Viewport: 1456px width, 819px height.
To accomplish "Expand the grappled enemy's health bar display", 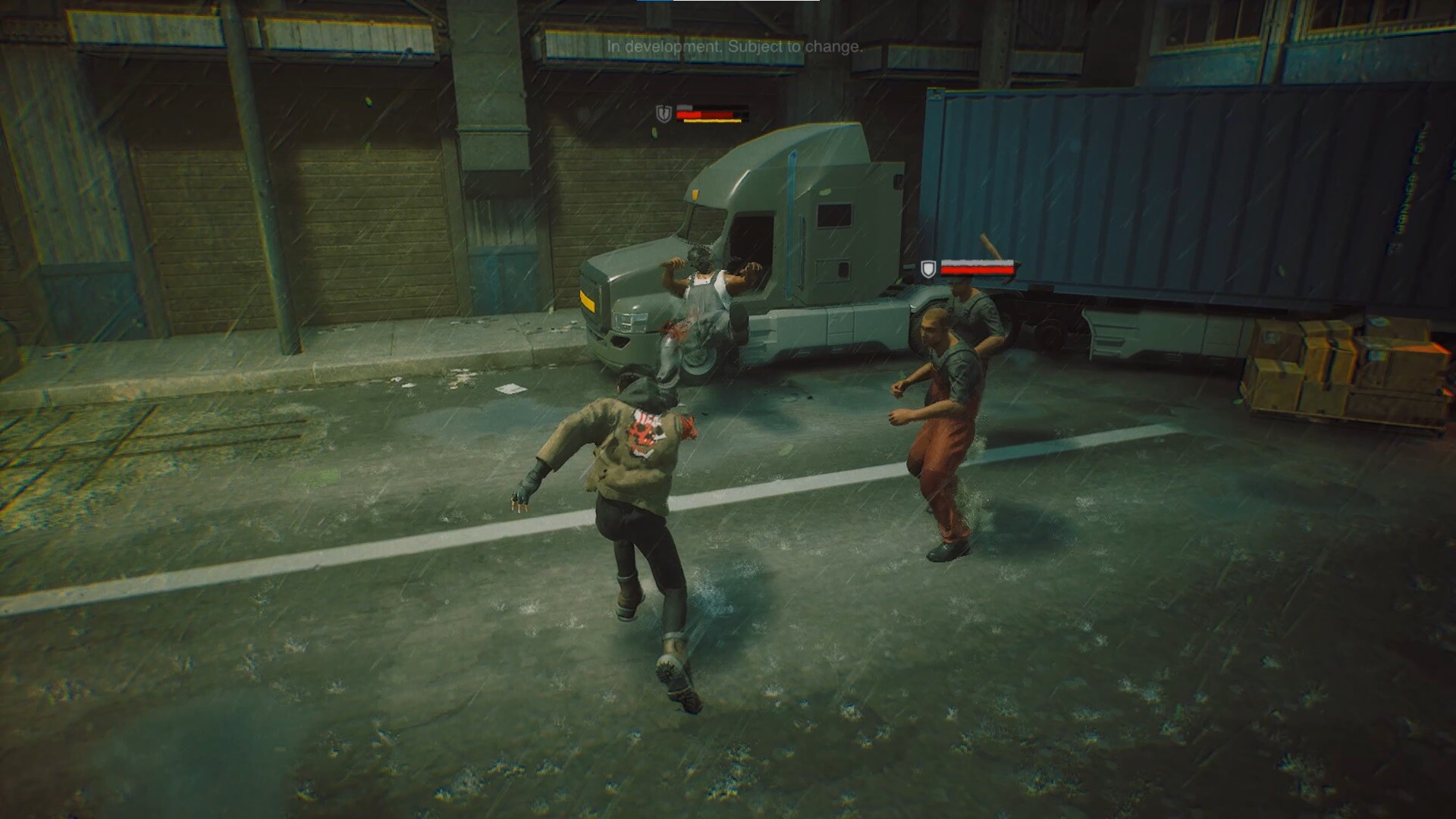I will tap(705, 114).
